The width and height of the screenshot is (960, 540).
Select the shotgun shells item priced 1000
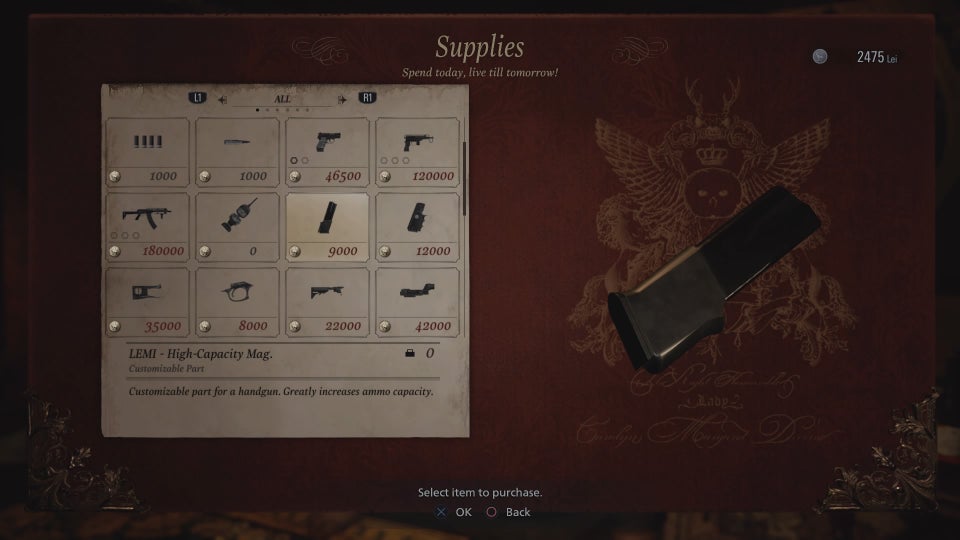point(147,151)
